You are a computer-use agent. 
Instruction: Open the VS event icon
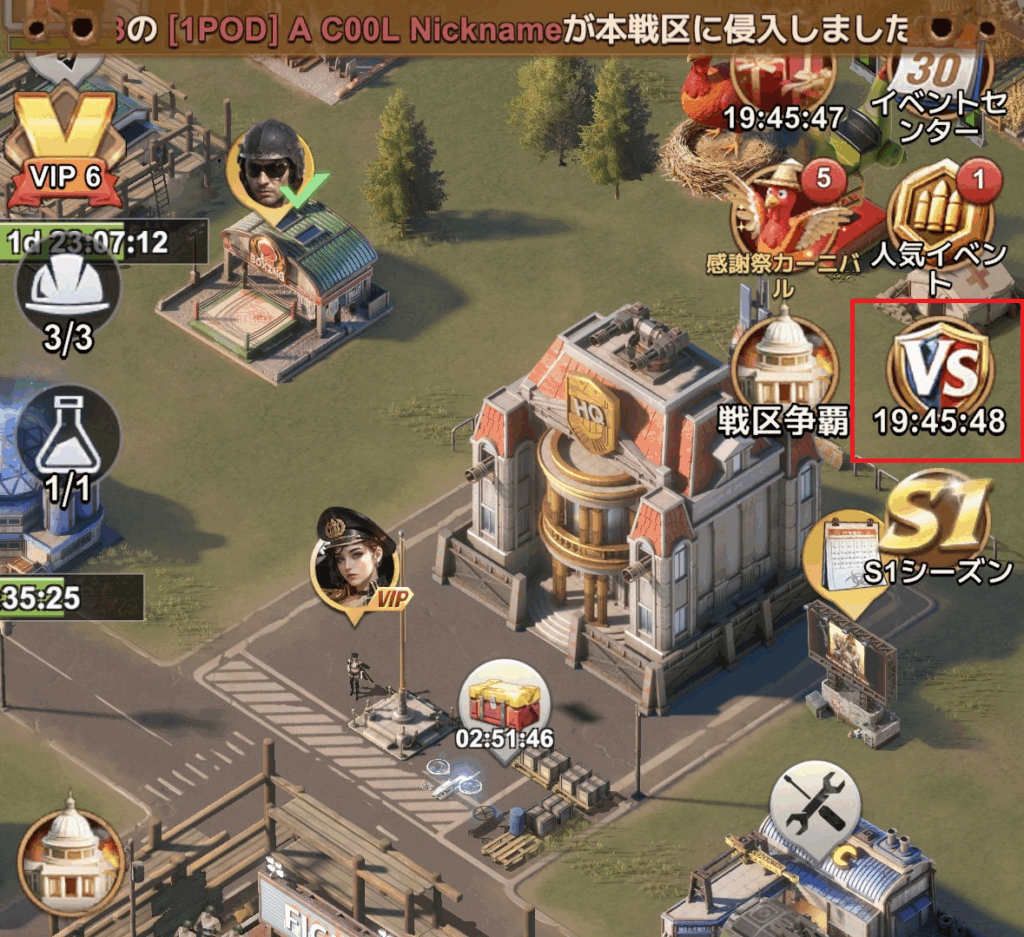940,372
